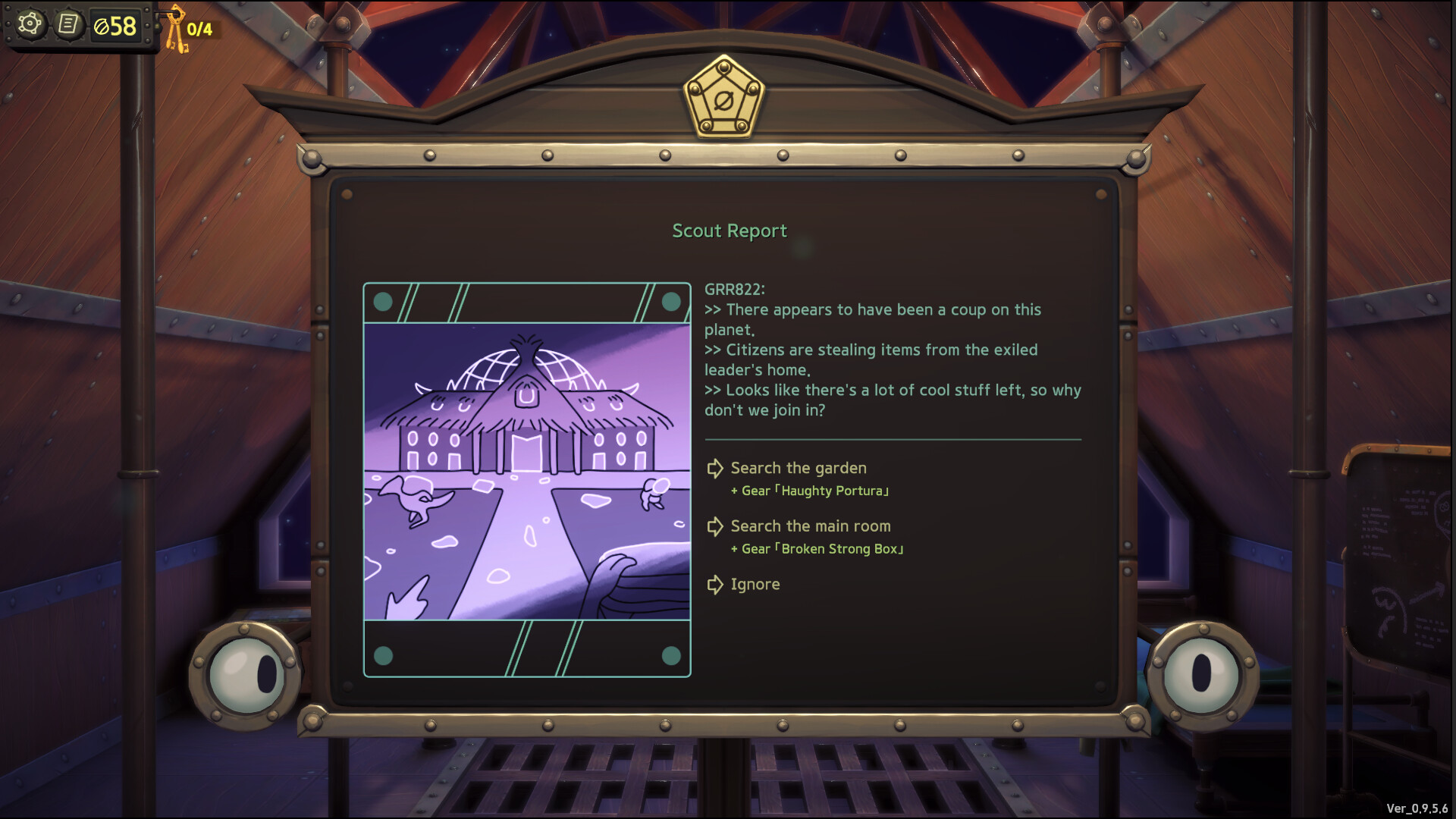Click the arrow icon beside Search the main room
The width and height of the screenshot is (1456, 819).
click(x=714, y=526)
